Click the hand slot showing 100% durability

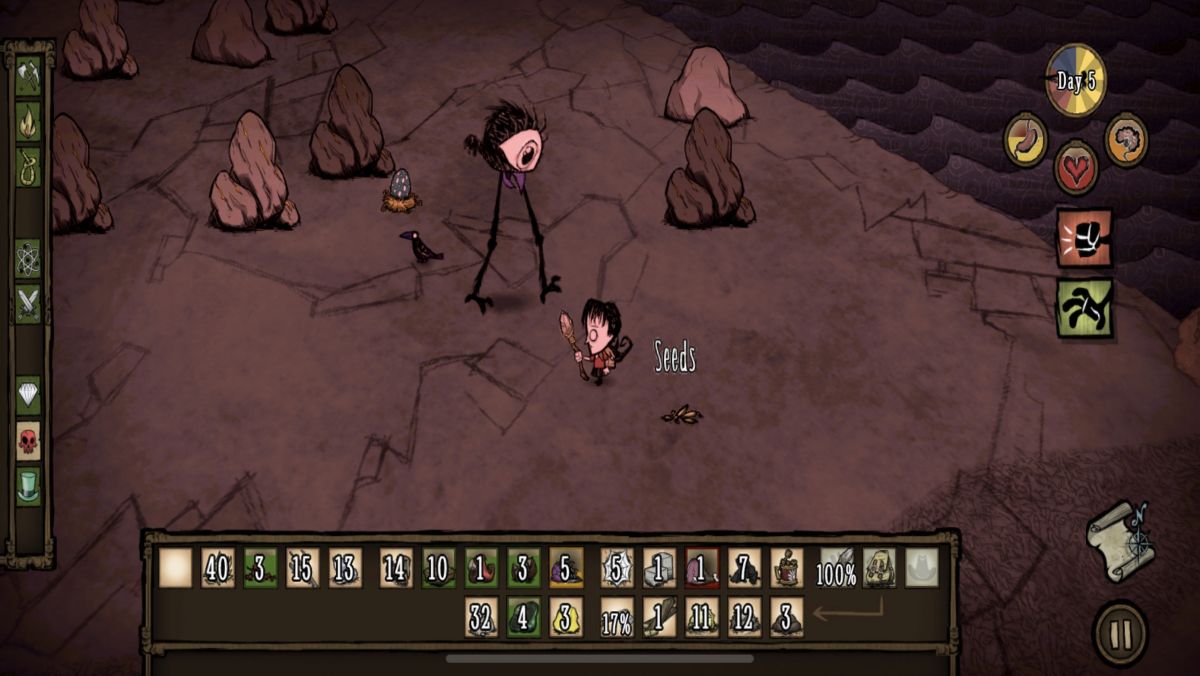tap(837, 568)
